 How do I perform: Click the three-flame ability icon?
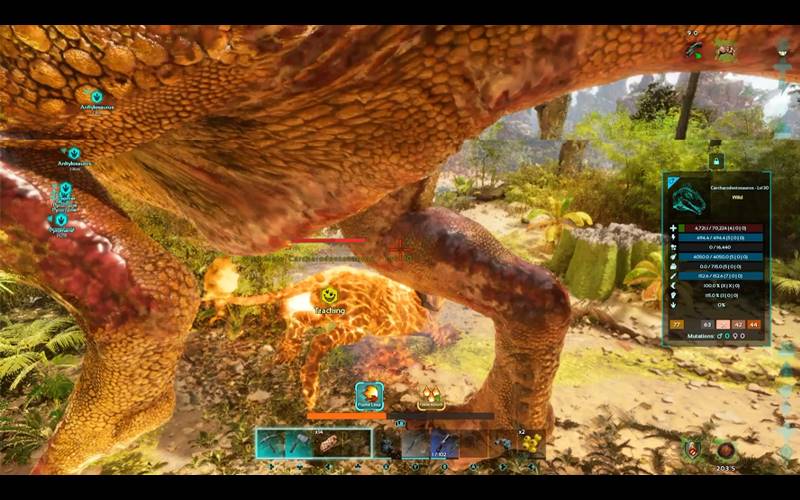click(x=431, y=396)
